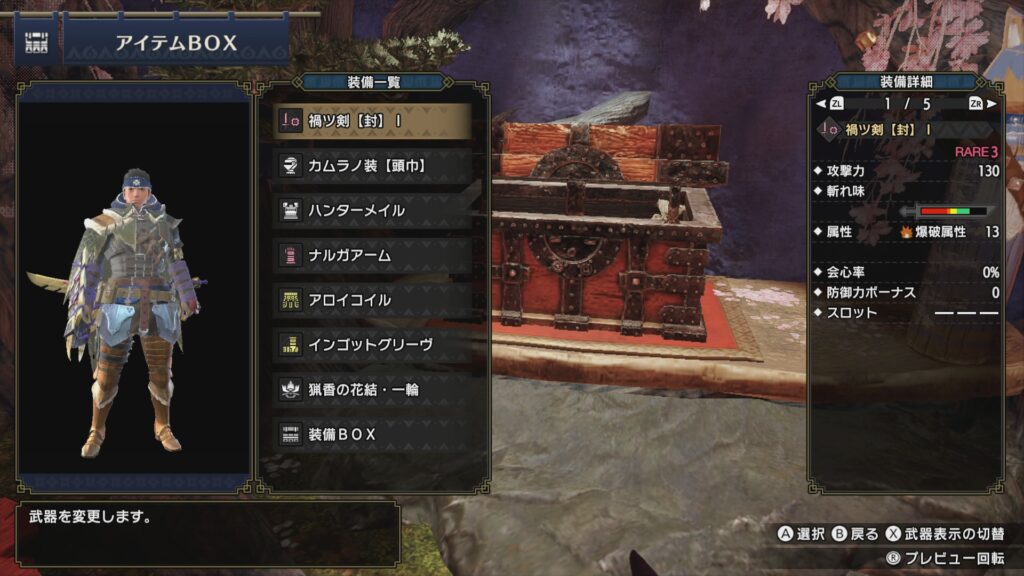Choose the インゴットグリーヴ leg armor row

tap(371, 345)
